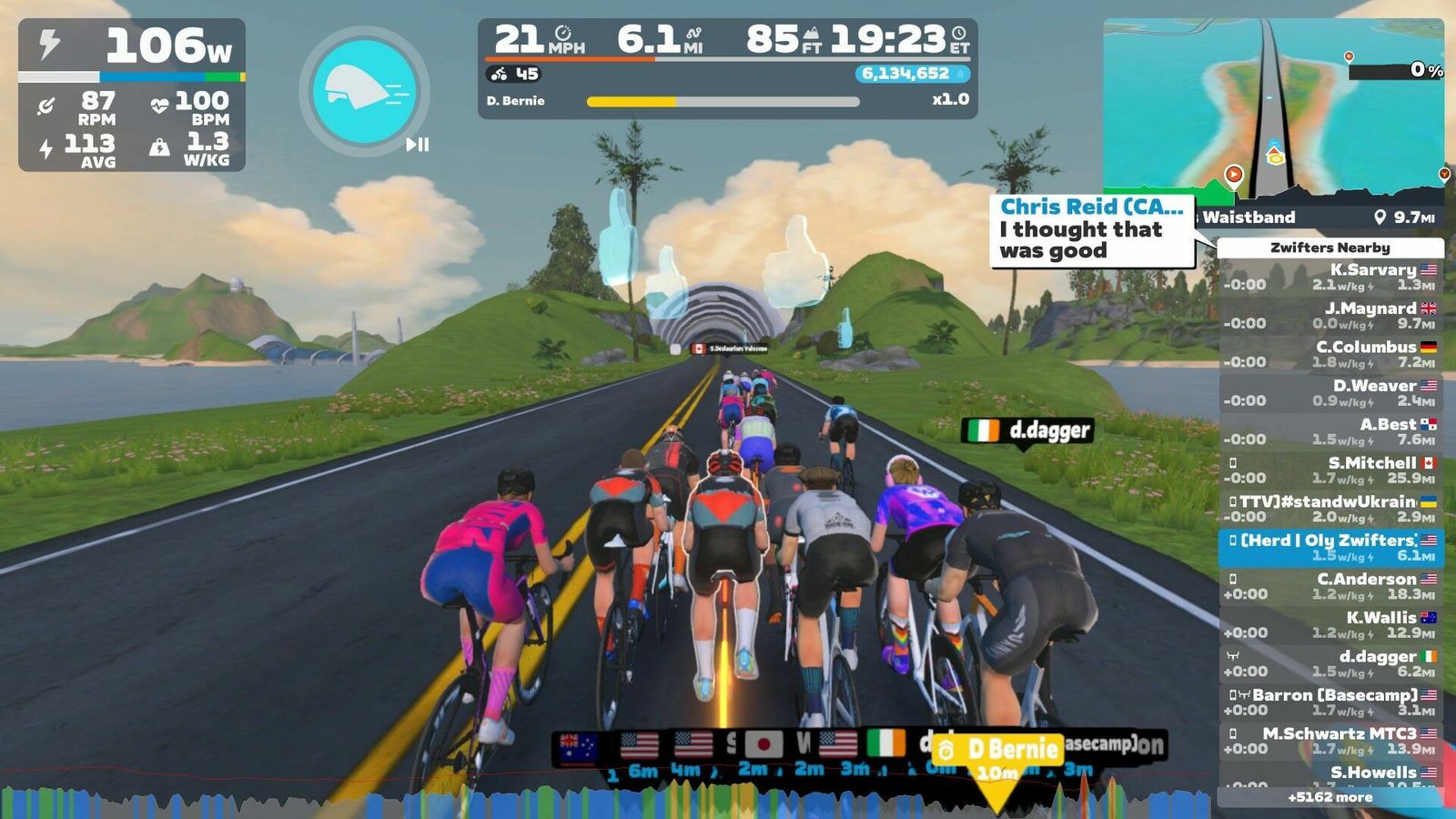
Task: Activate the aero helmet power-up
Action: click(364, 91)
